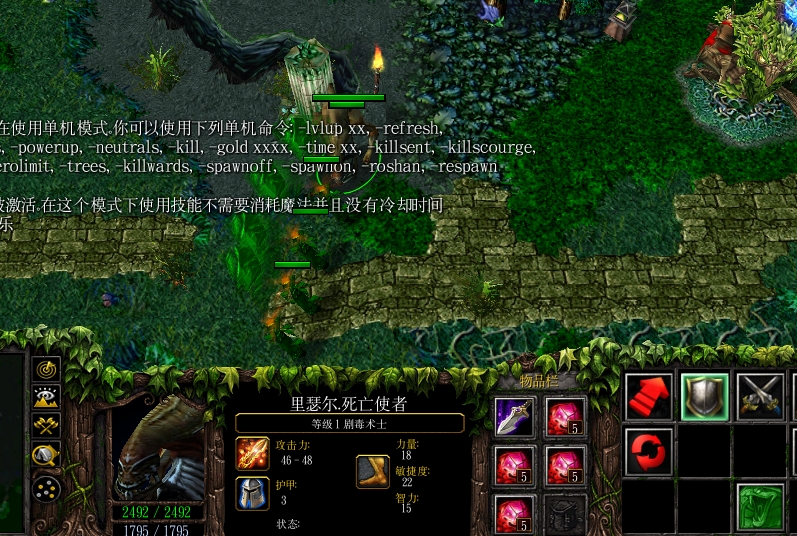
Task: Choose the crossed swords Attack command
Action: 759,397
